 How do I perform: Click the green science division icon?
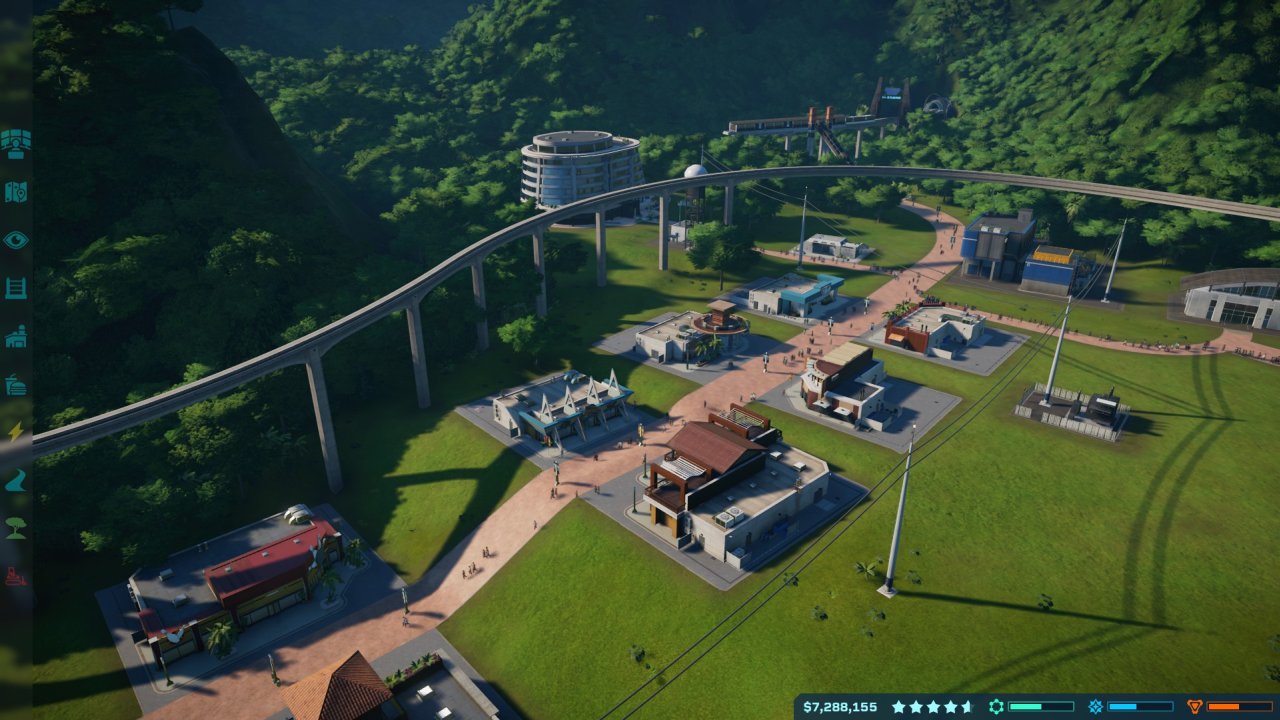(996, 706)
